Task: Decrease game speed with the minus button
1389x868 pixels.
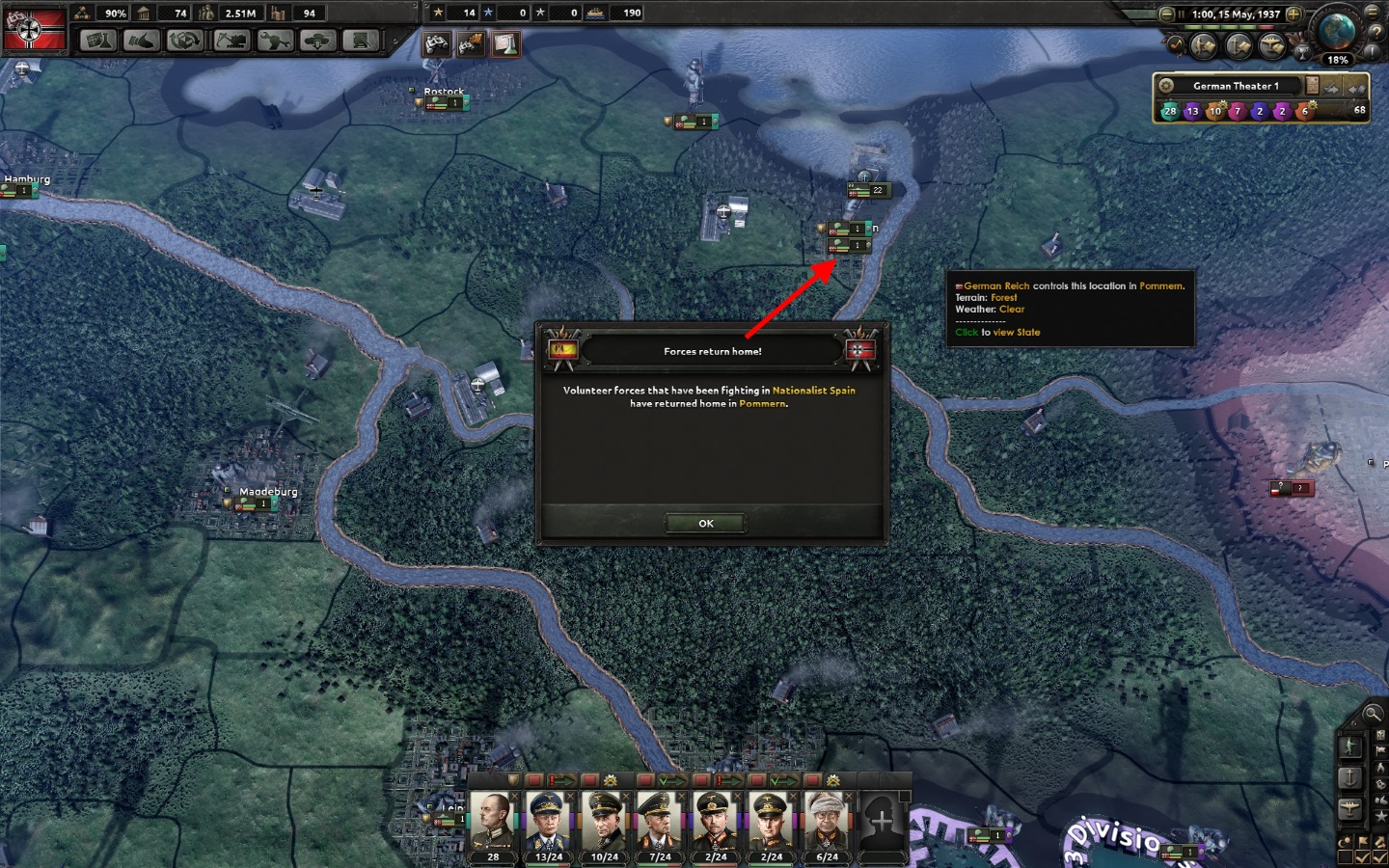Action: [x=1167, y=14]
